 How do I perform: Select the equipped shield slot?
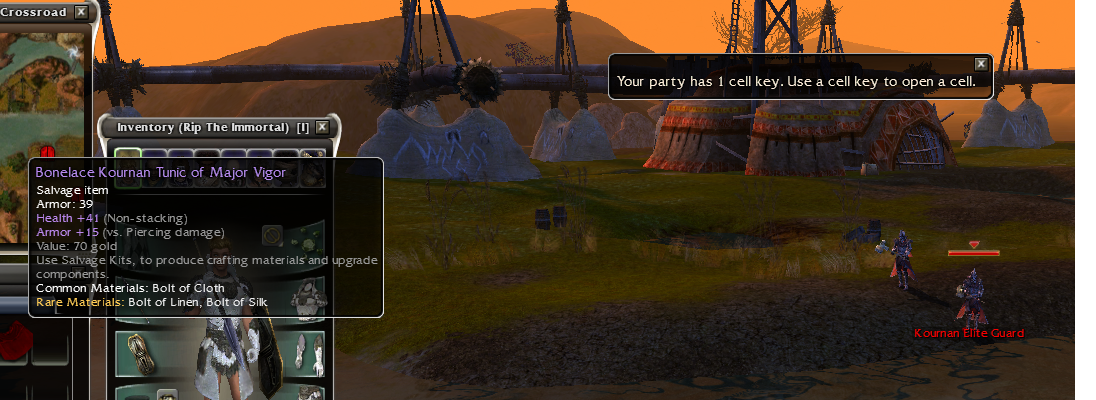[x=140, y=353]
